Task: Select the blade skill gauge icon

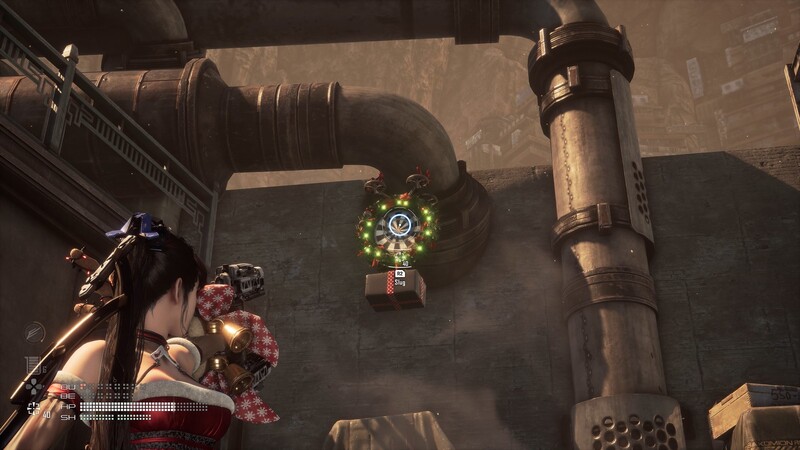Action: pyautogui.click(x=35, y=331)
